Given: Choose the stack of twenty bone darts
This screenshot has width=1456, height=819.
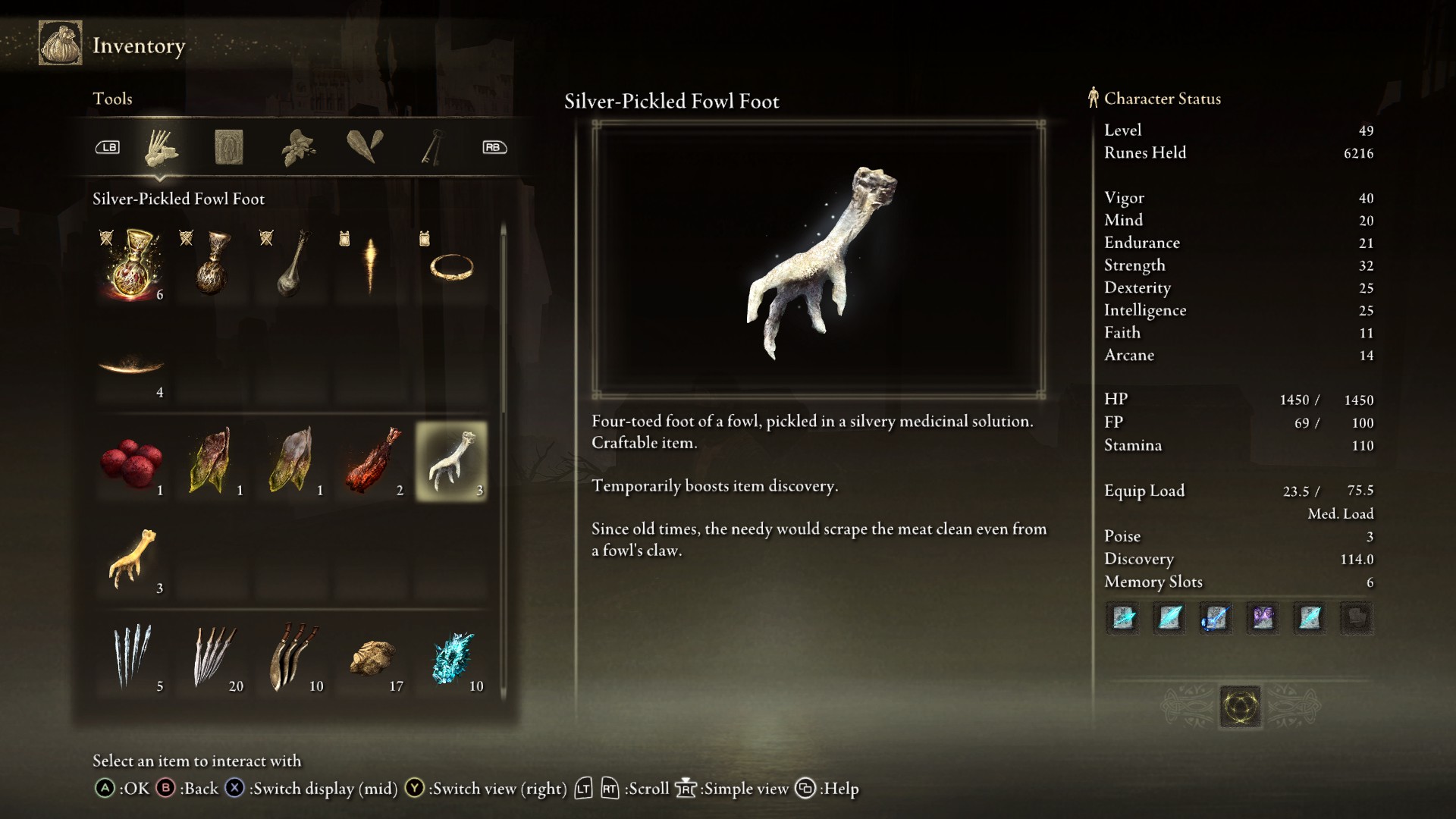Looking at the screenshot, I should [x=213, y=657].
